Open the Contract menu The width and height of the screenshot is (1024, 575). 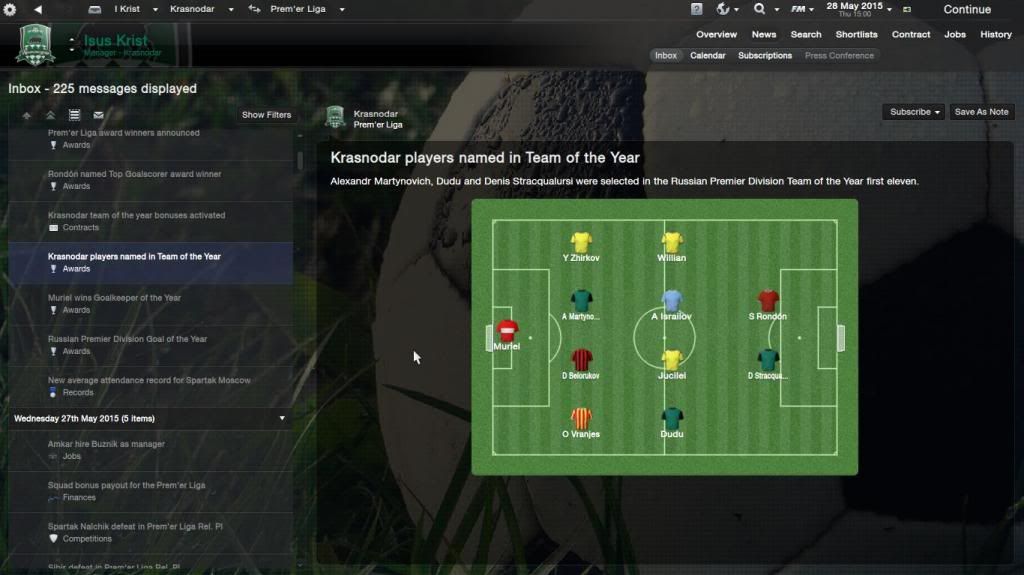[x=911, y=35]
